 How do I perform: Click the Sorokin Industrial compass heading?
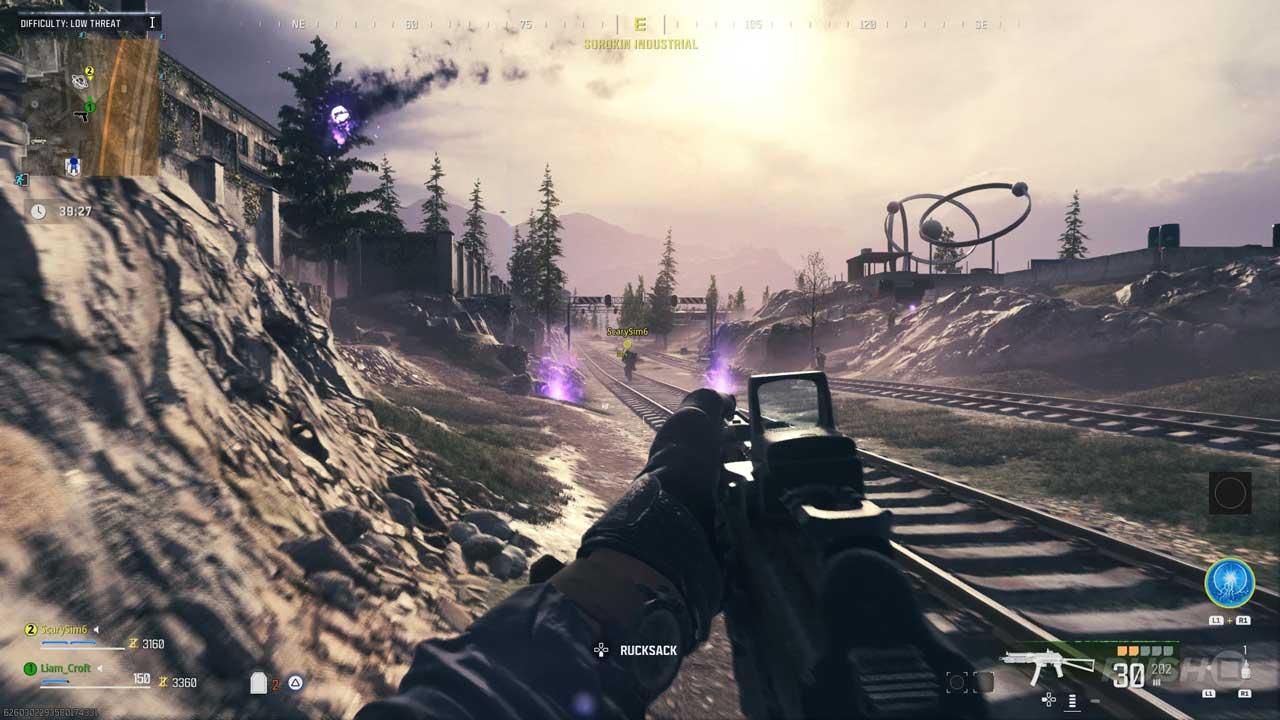640,44
